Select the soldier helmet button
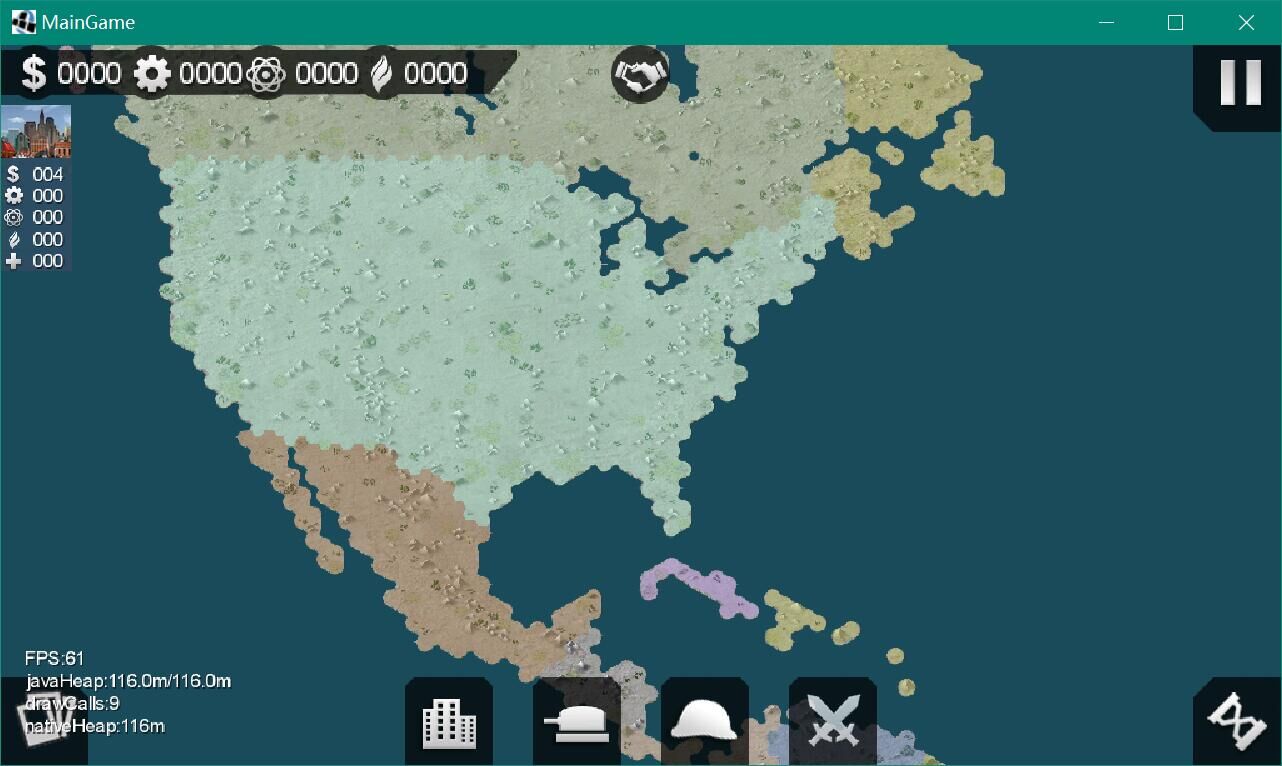Image resolution: width=1282 pixels, height=766 pixels. tap(704, 722)
